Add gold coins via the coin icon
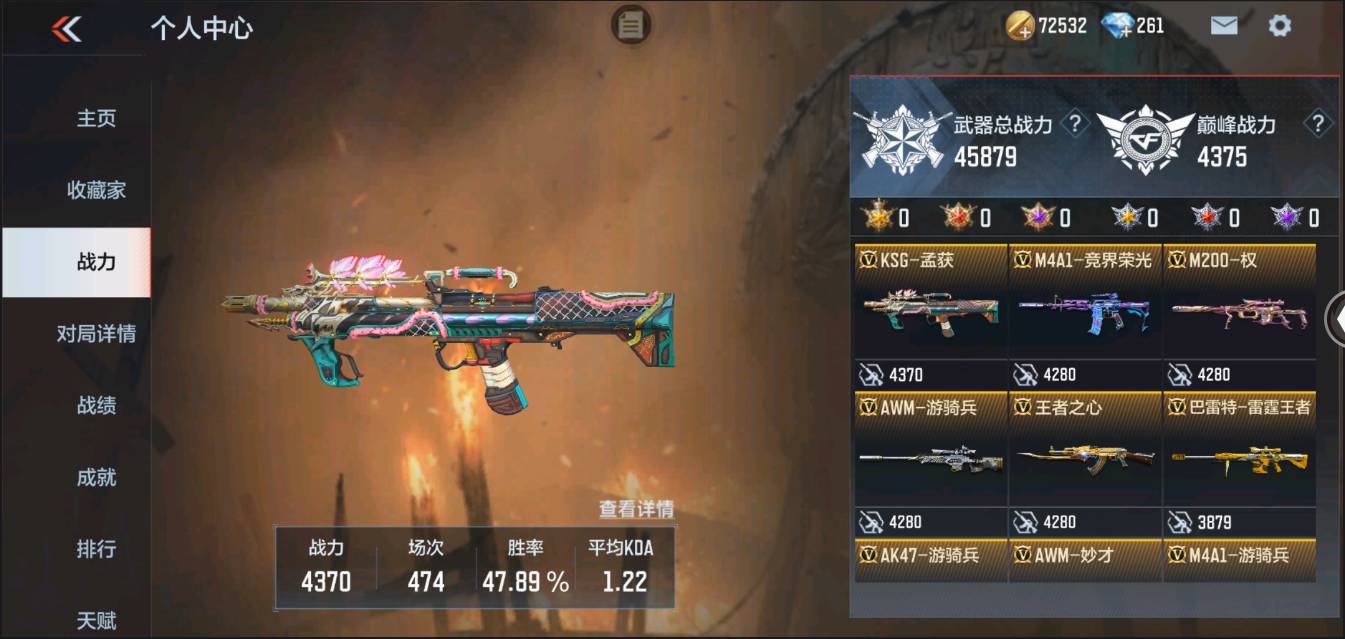The height and width of the screenshot is (639, 1345). click(1021, 27)
